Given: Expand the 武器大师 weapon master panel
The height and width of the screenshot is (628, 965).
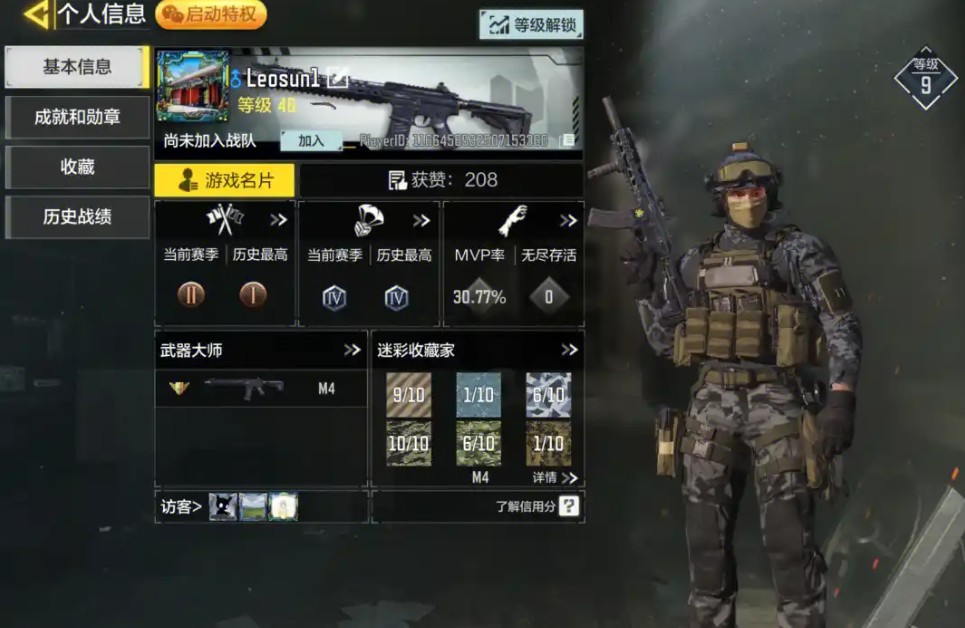Looking at the screenshot, I should tap(352, 350).
